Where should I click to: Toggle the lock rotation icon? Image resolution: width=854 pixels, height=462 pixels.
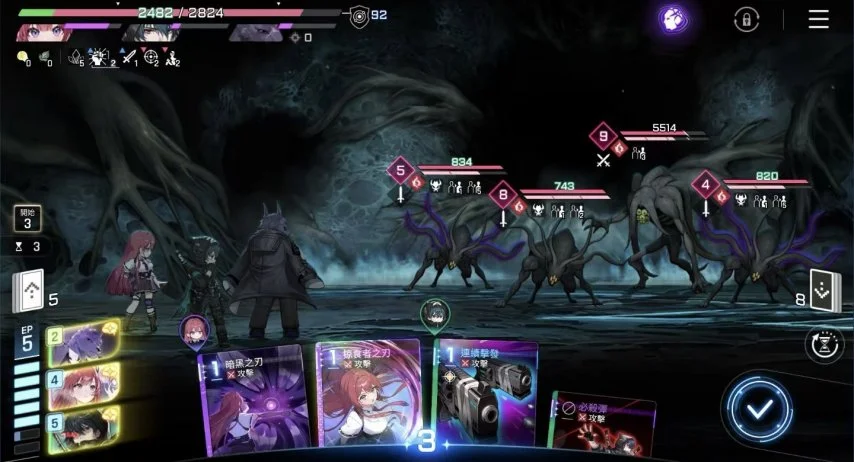[746, 19]
